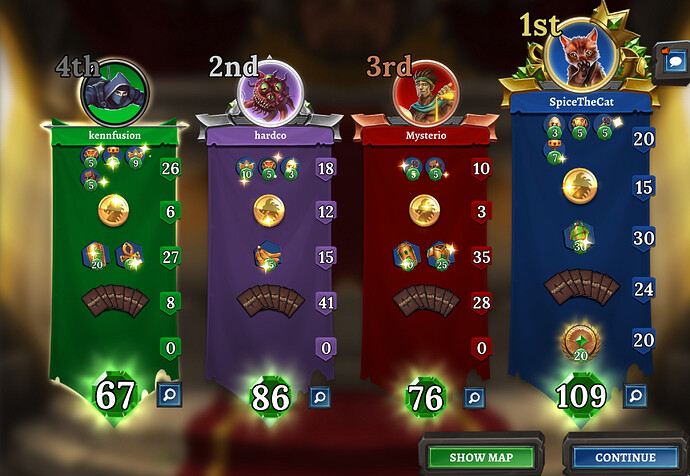Image resolution: width=690 pixels, height=476 pixels.
Task: Open the chat speech bubble icon
Action: (x=669, y=57)
